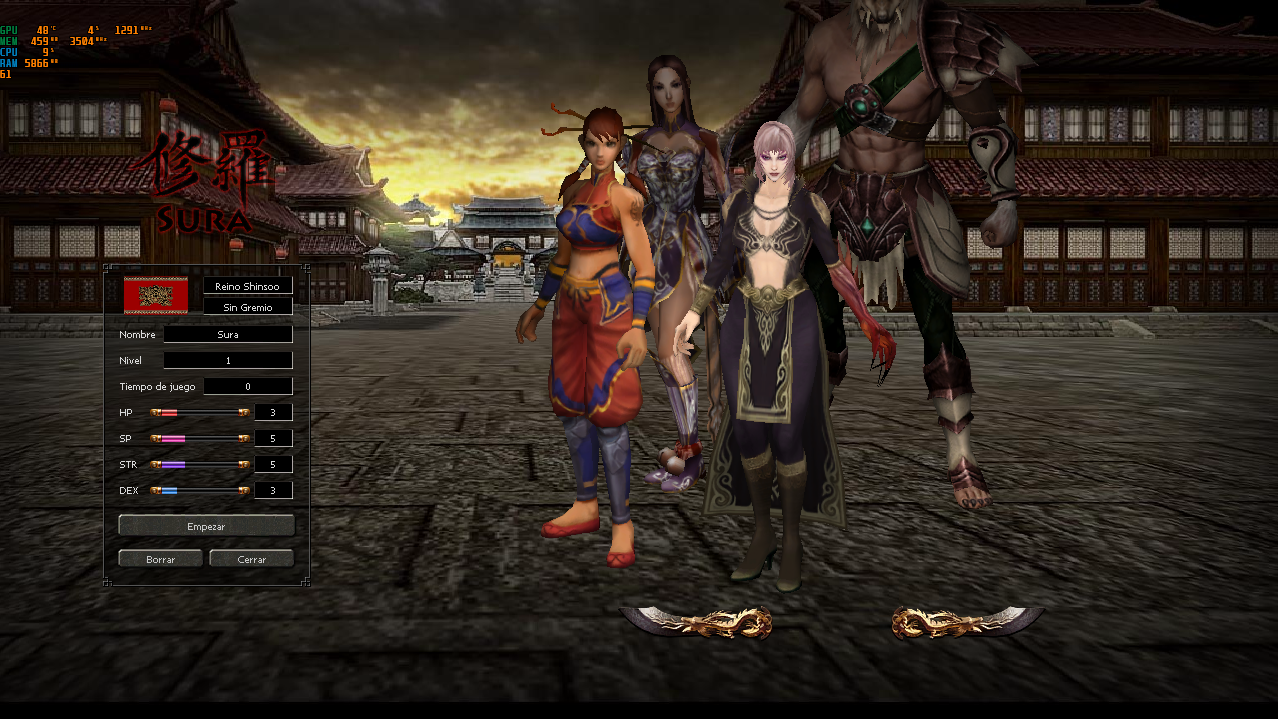Viewport: 1278px width, 719px height.
Task: Rotate to previous character with left dragon arrow
Action: pyautogui.click(x=697, y=622)
